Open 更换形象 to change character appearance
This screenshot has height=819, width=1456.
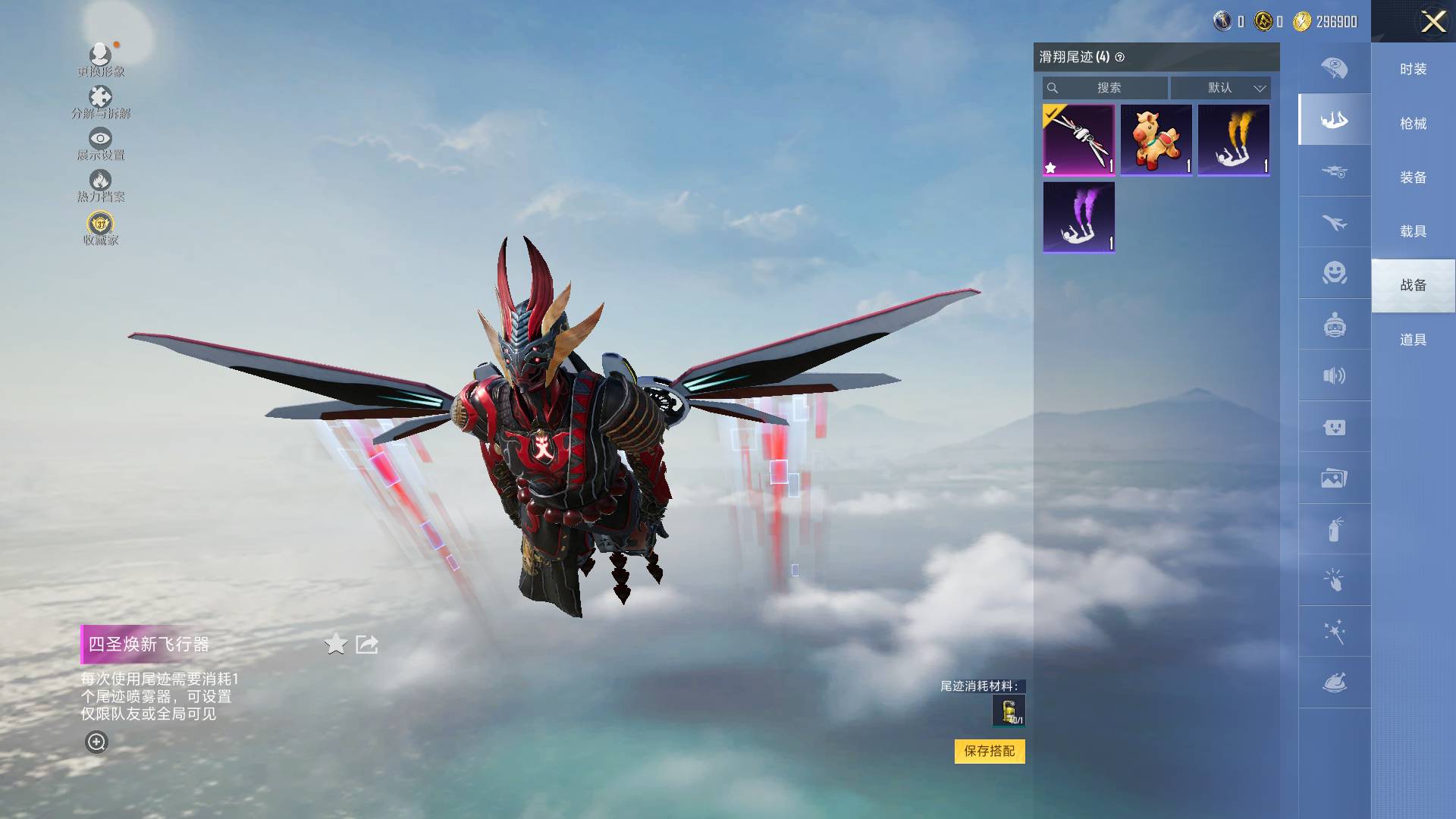click(100, 60)
